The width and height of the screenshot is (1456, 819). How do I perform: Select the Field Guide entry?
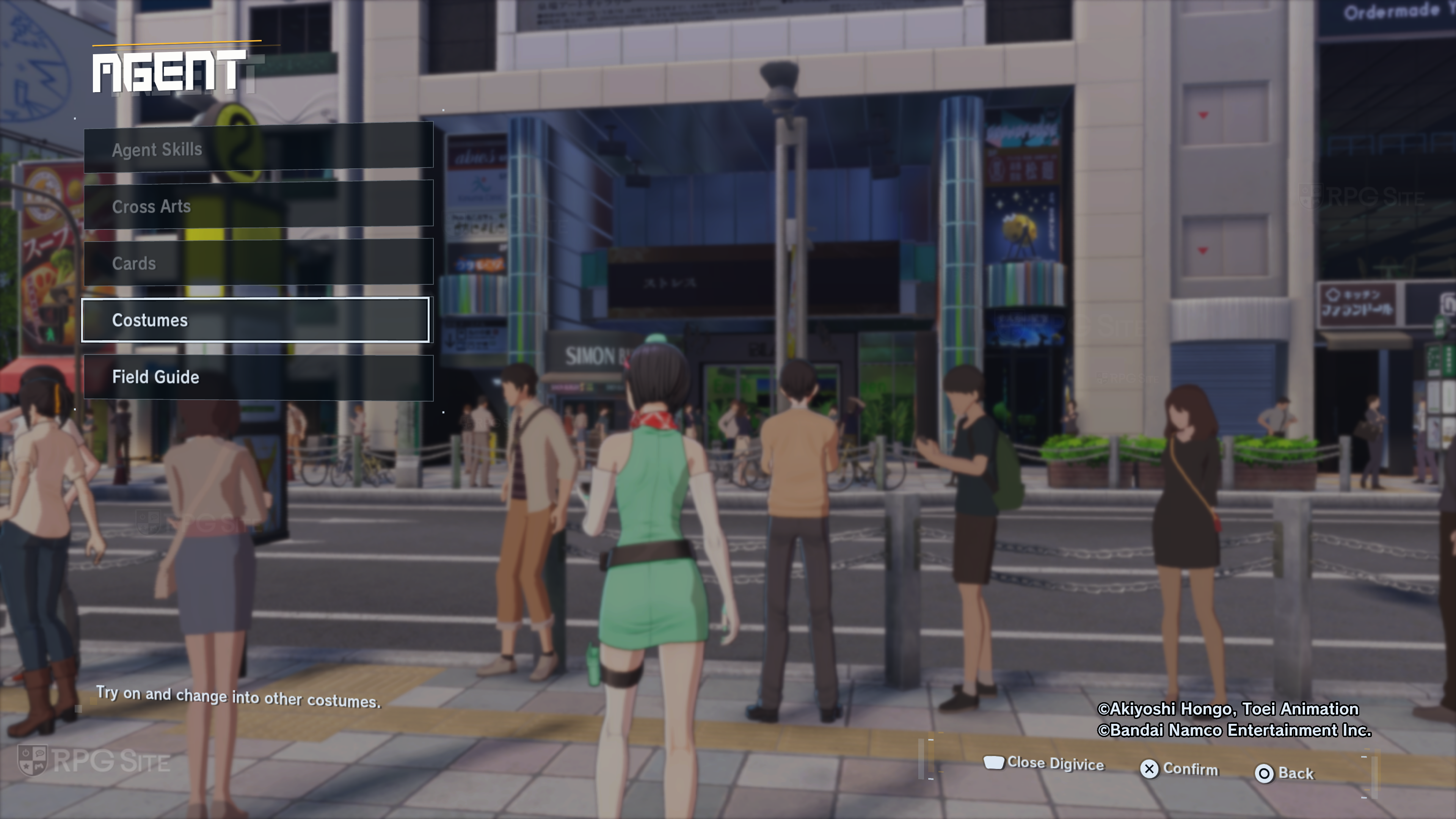coord(258,377)
